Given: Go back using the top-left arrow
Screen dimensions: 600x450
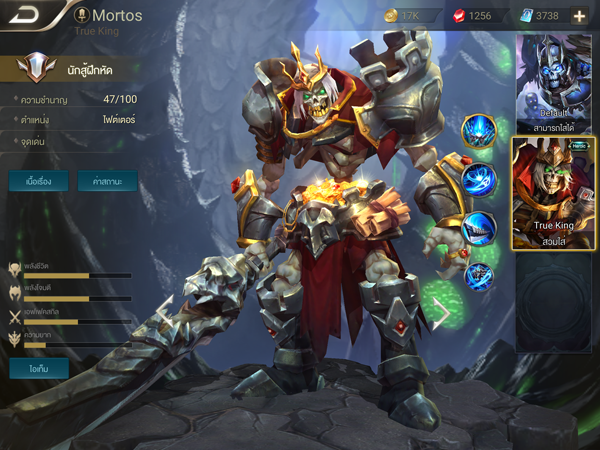Looking at the screenshot, I should [x=25, y=15].
